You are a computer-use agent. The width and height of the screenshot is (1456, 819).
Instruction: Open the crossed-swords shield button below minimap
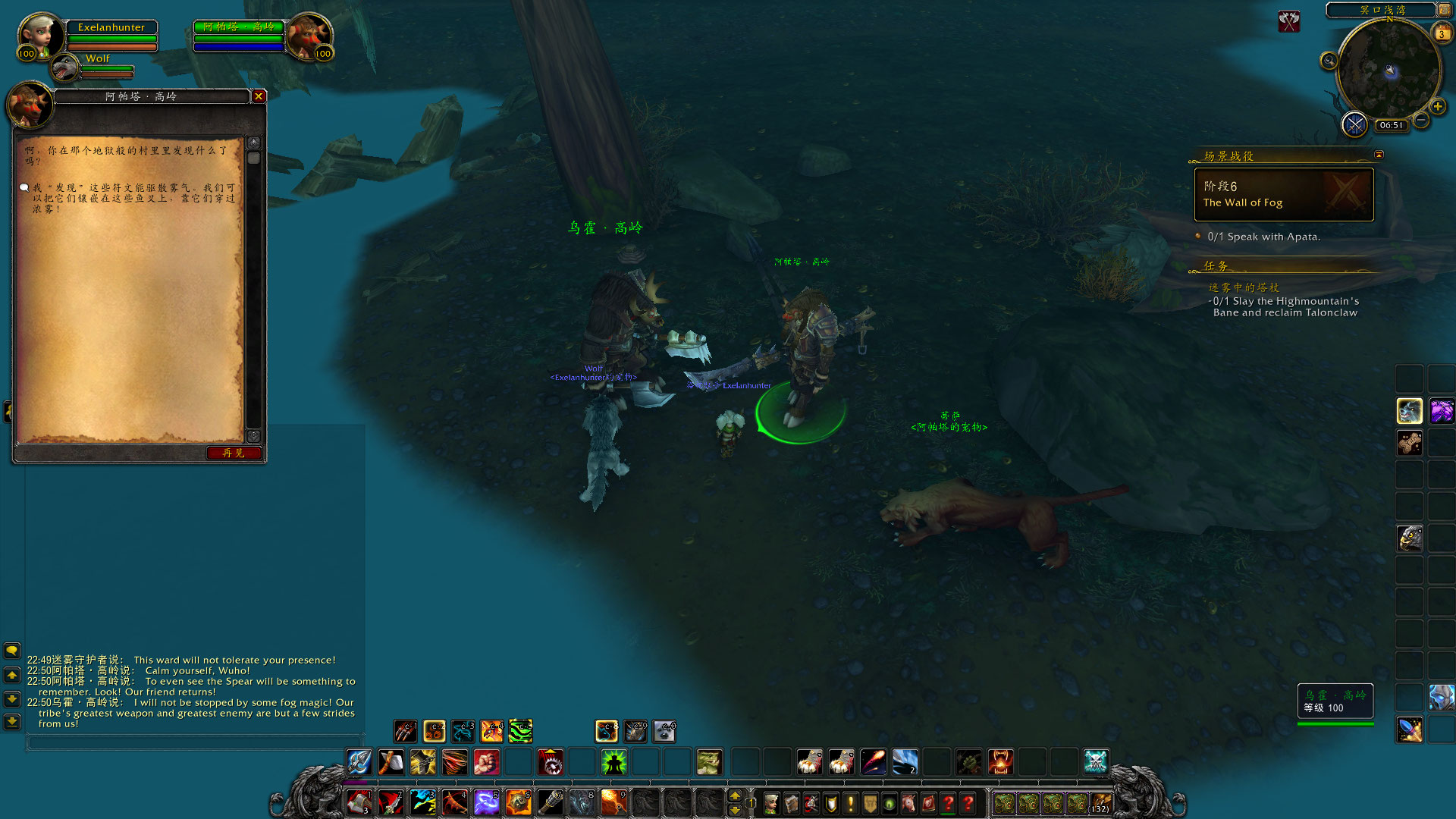1354,124
